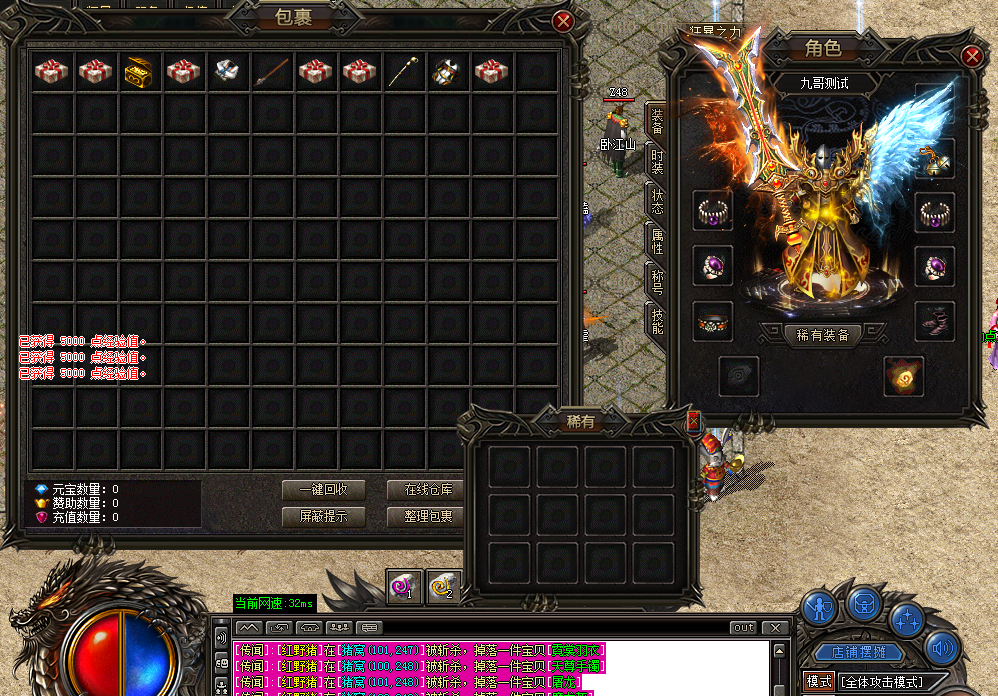
Task: Open the 在线仓库 online warehouse
Action: pyautogui.click(x=428, y=490)
